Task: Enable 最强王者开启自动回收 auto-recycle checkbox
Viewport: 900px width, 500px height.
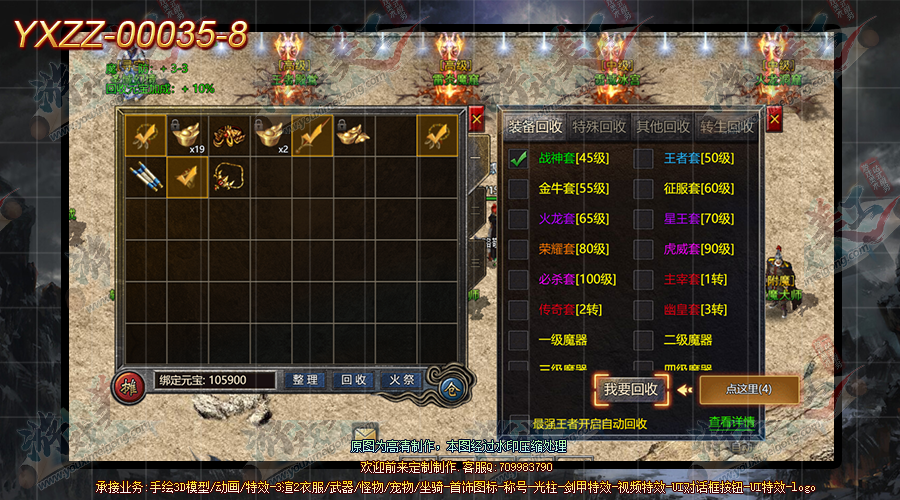Action: pos(518,423)
